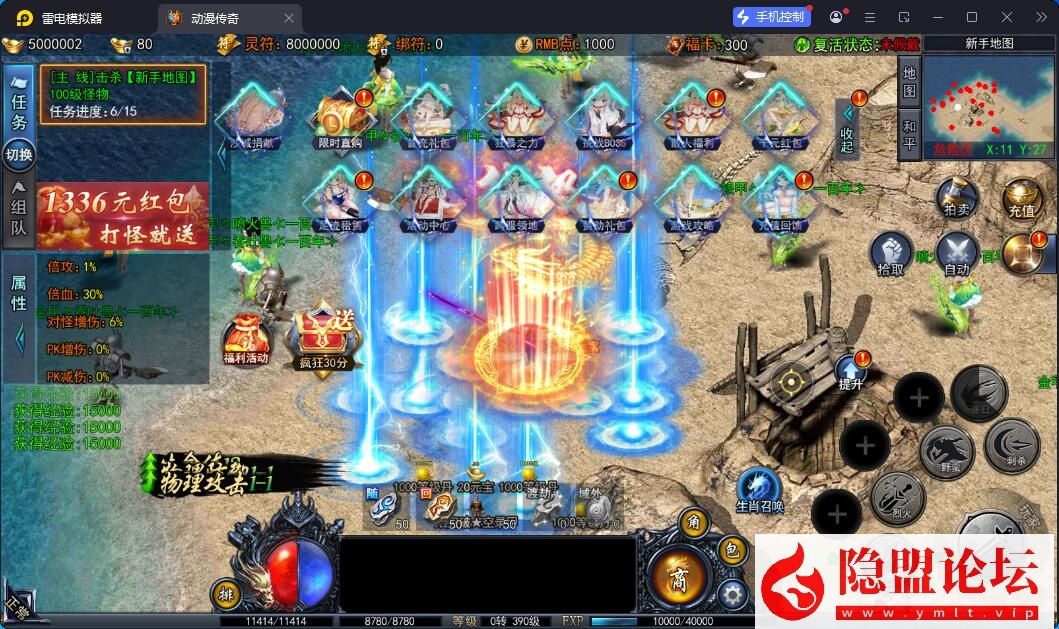Viewport: 1059px width, 629px height.
Task: Open the 充值 recharge button
Action: tap(1021, 198)
